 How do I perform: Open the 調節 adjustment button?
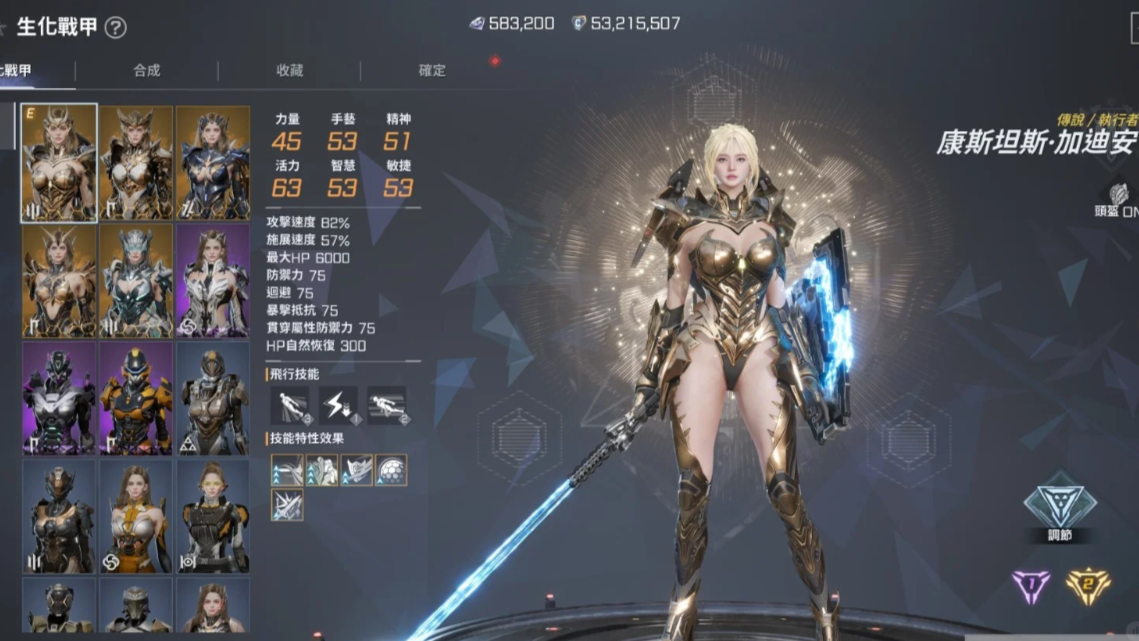click(x=1060, y=505)
